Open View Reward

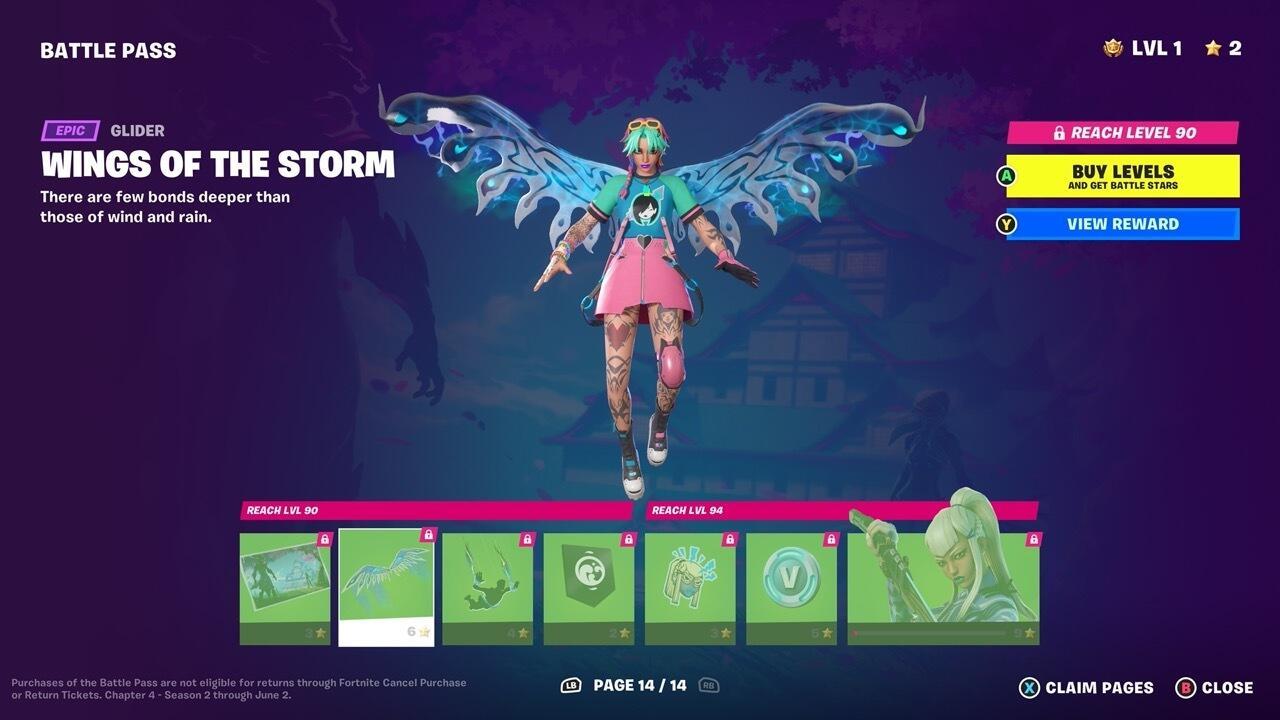tap(1122, 224)
